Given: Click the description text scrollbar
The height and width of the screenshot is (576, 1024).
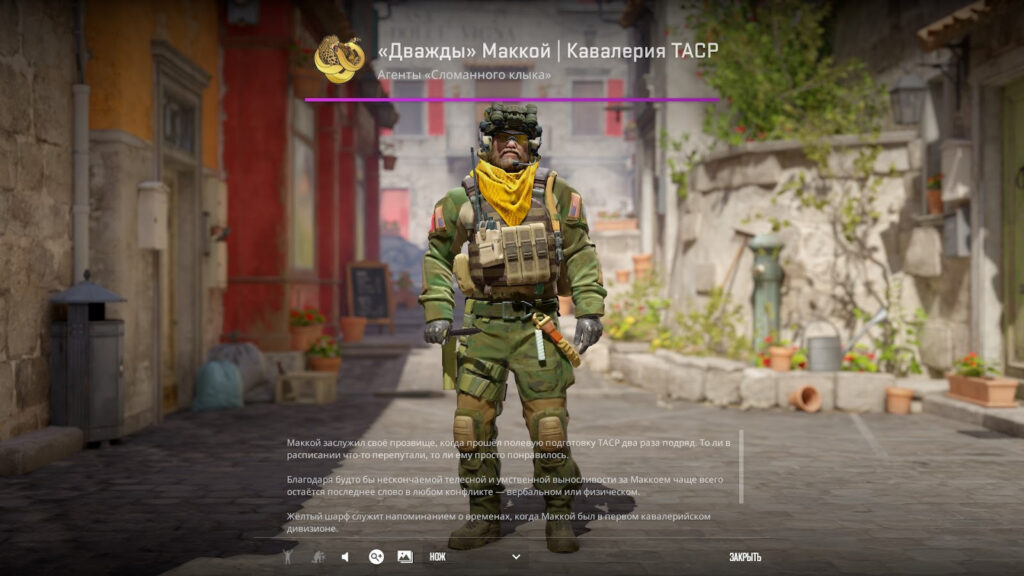Looking at the screenshot, I should [x=741, y=467].
